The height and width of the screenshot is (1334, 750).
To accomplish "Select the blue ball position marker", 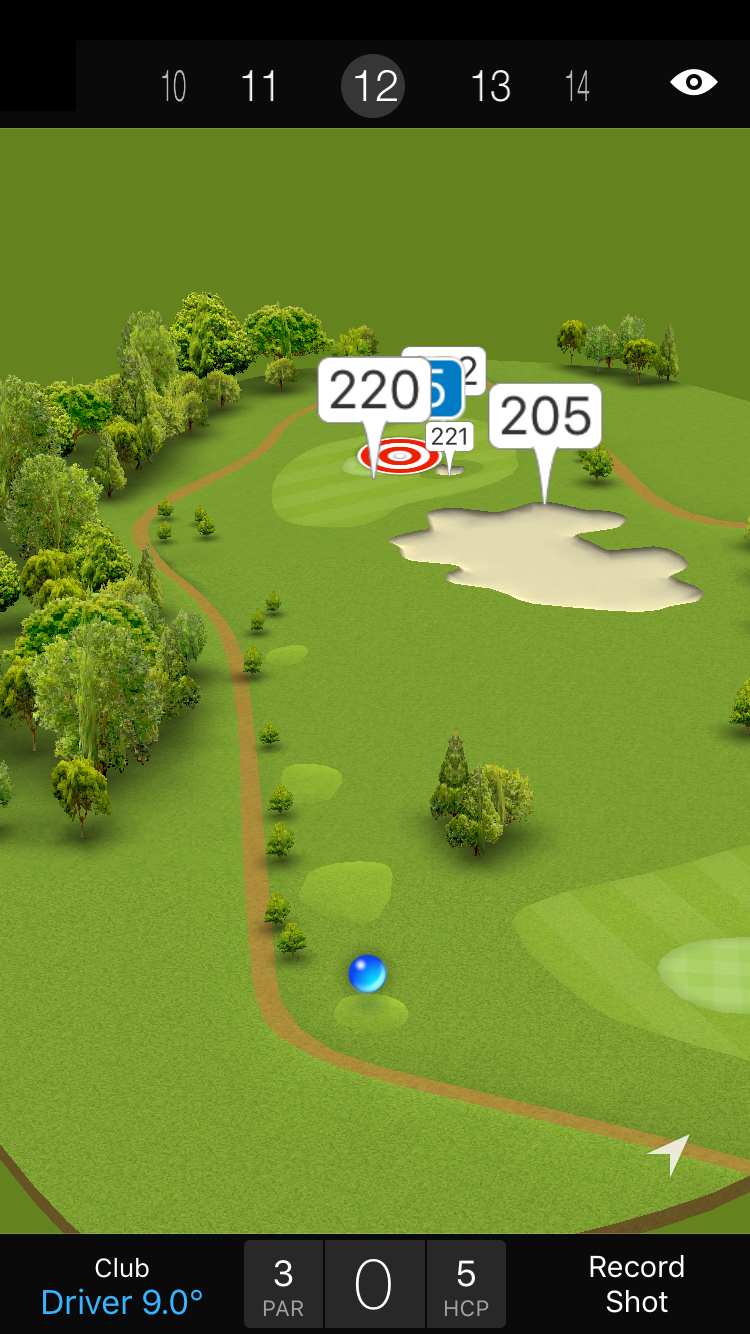I will coord(367,973).
